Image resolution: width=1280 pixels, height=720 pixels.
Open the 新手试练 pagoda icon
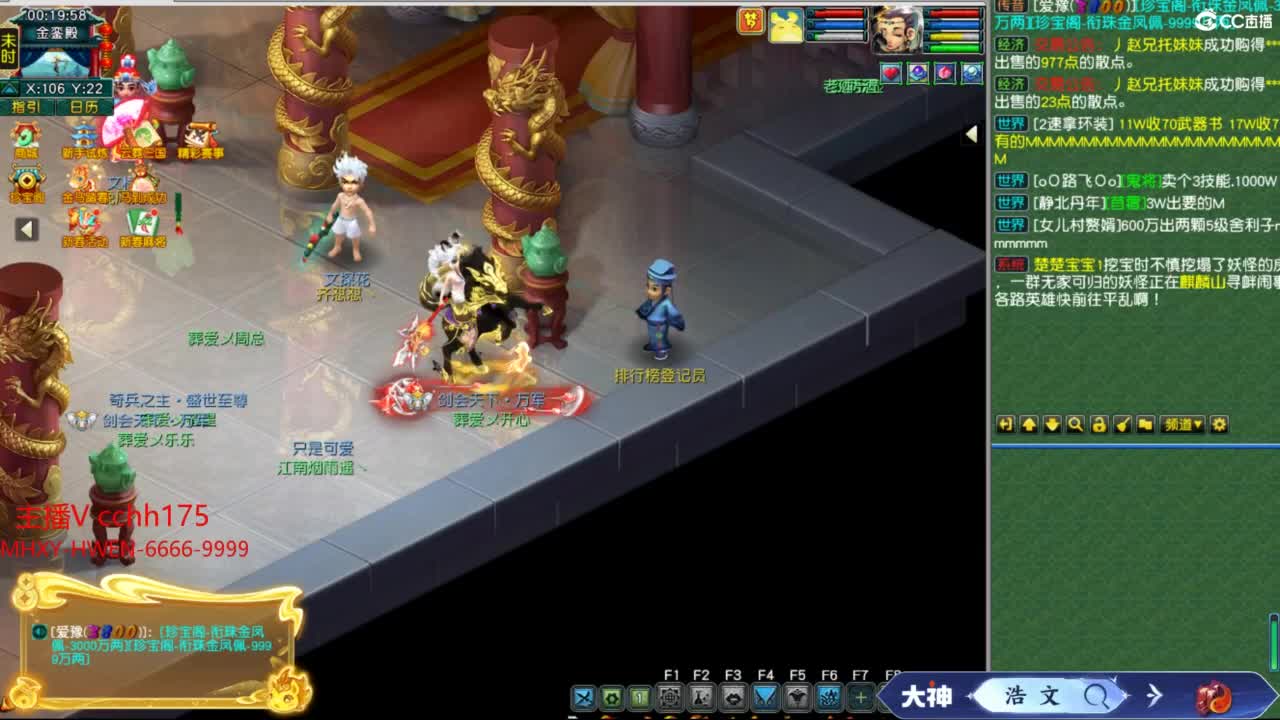tap(83, 134)
